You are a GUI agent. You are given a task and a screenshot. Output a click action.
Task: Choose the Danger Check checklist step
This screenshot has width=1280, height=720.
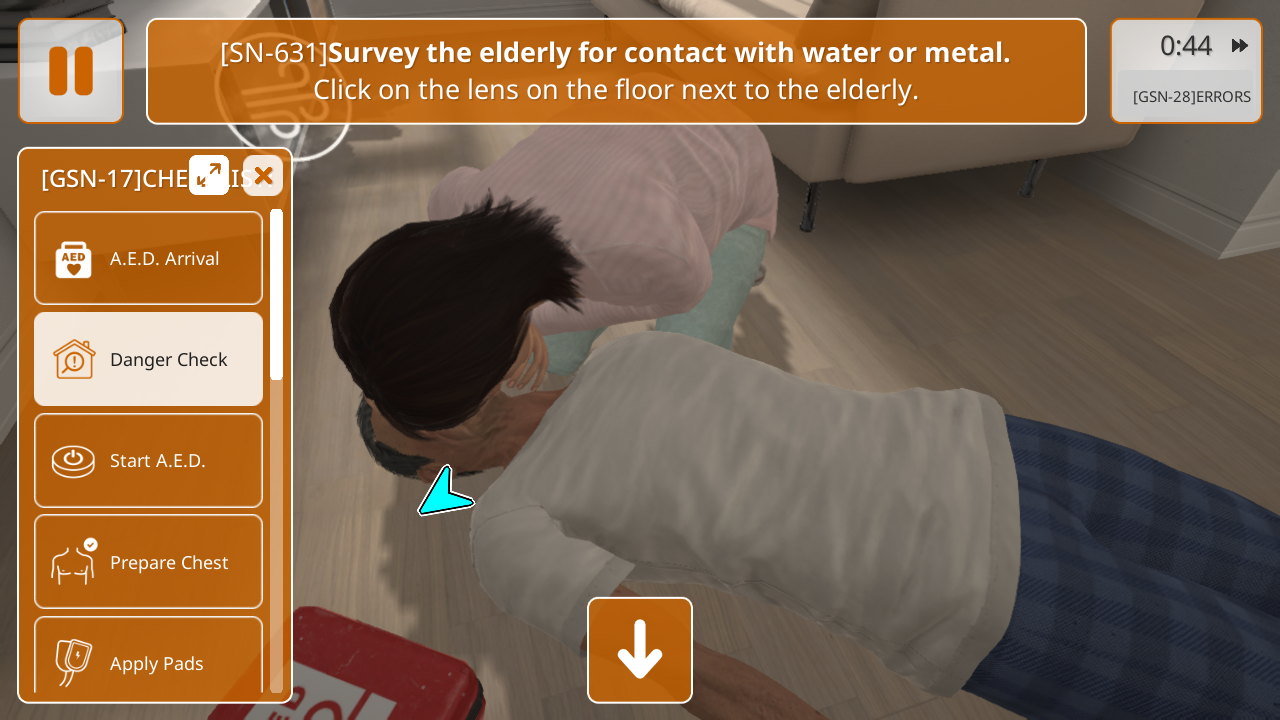149,359
